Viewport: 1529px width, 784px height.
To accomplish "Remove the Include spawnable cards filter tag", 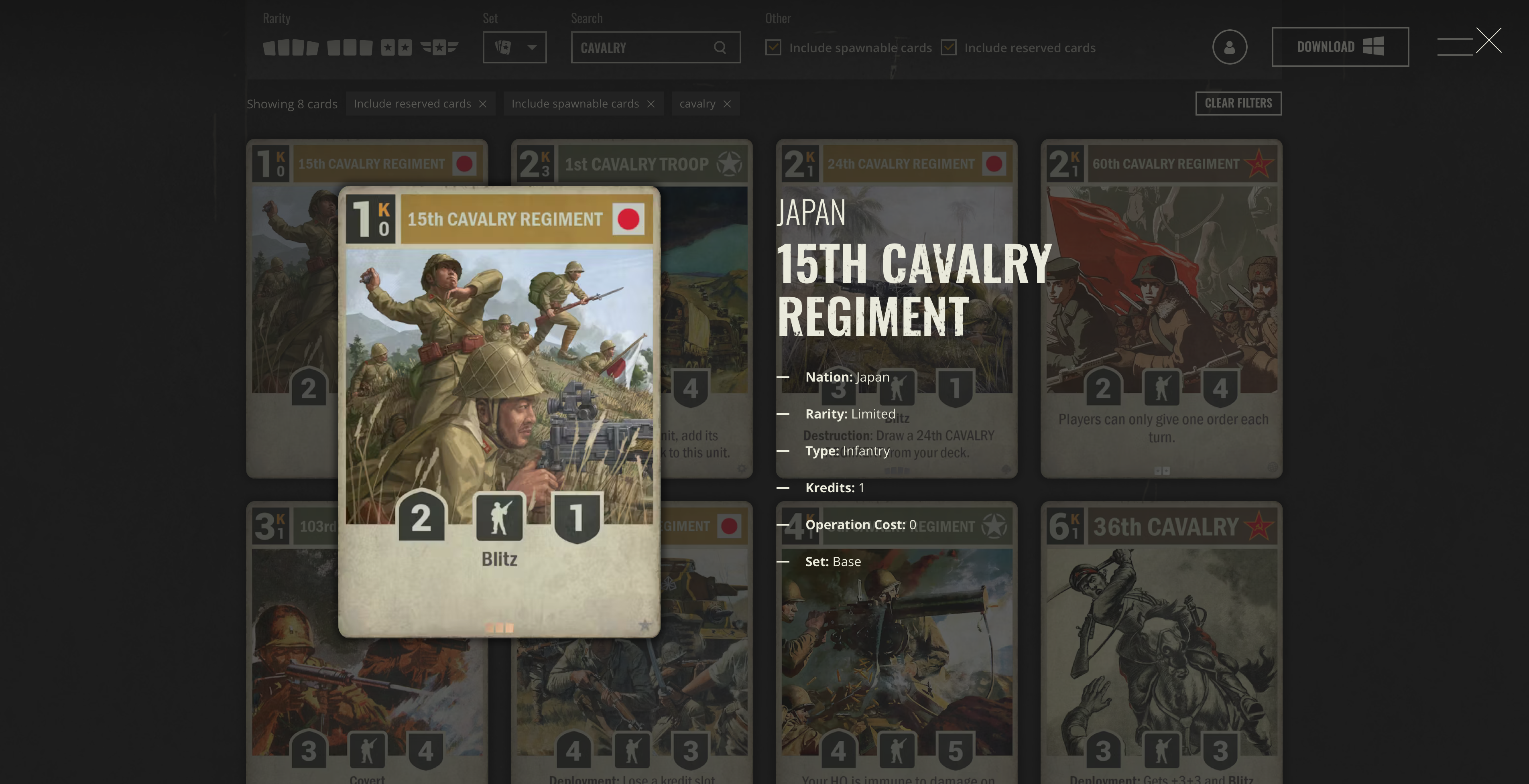I will coord(651,104).
